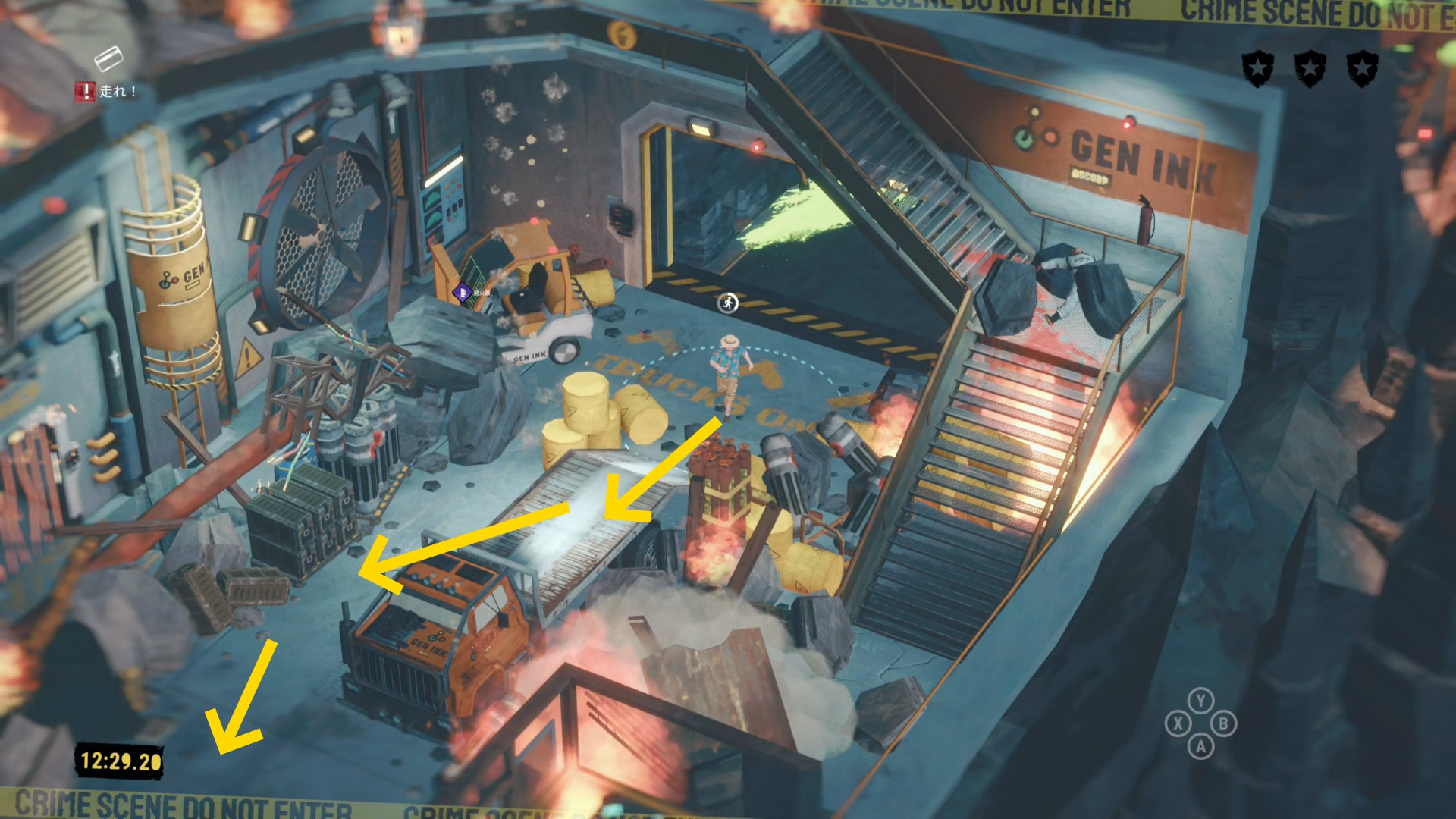The image size is (1456, 819).
Task: Click the purple fire extinguisher item marker
Action: [461, 291]
